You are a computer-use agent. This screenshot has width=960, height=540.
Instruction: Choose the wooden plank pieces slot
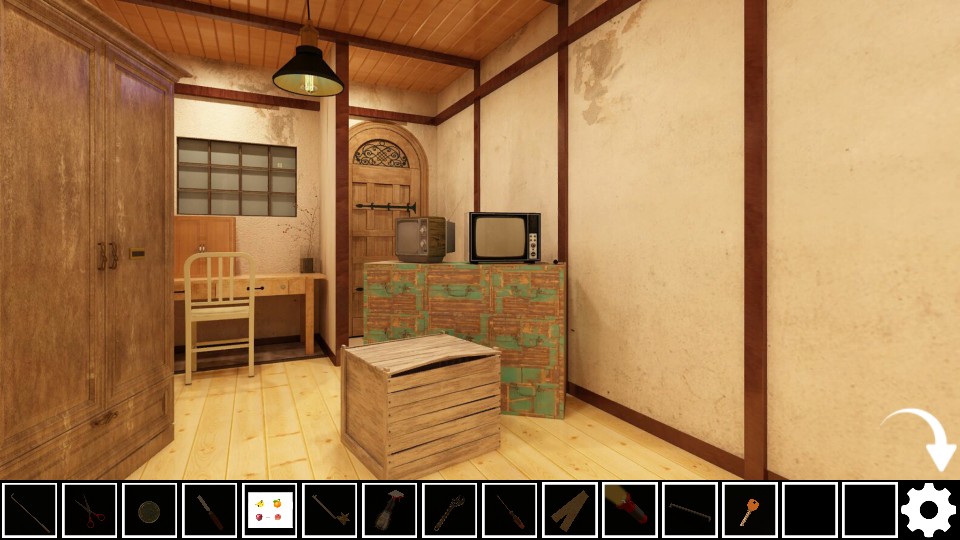570,510
